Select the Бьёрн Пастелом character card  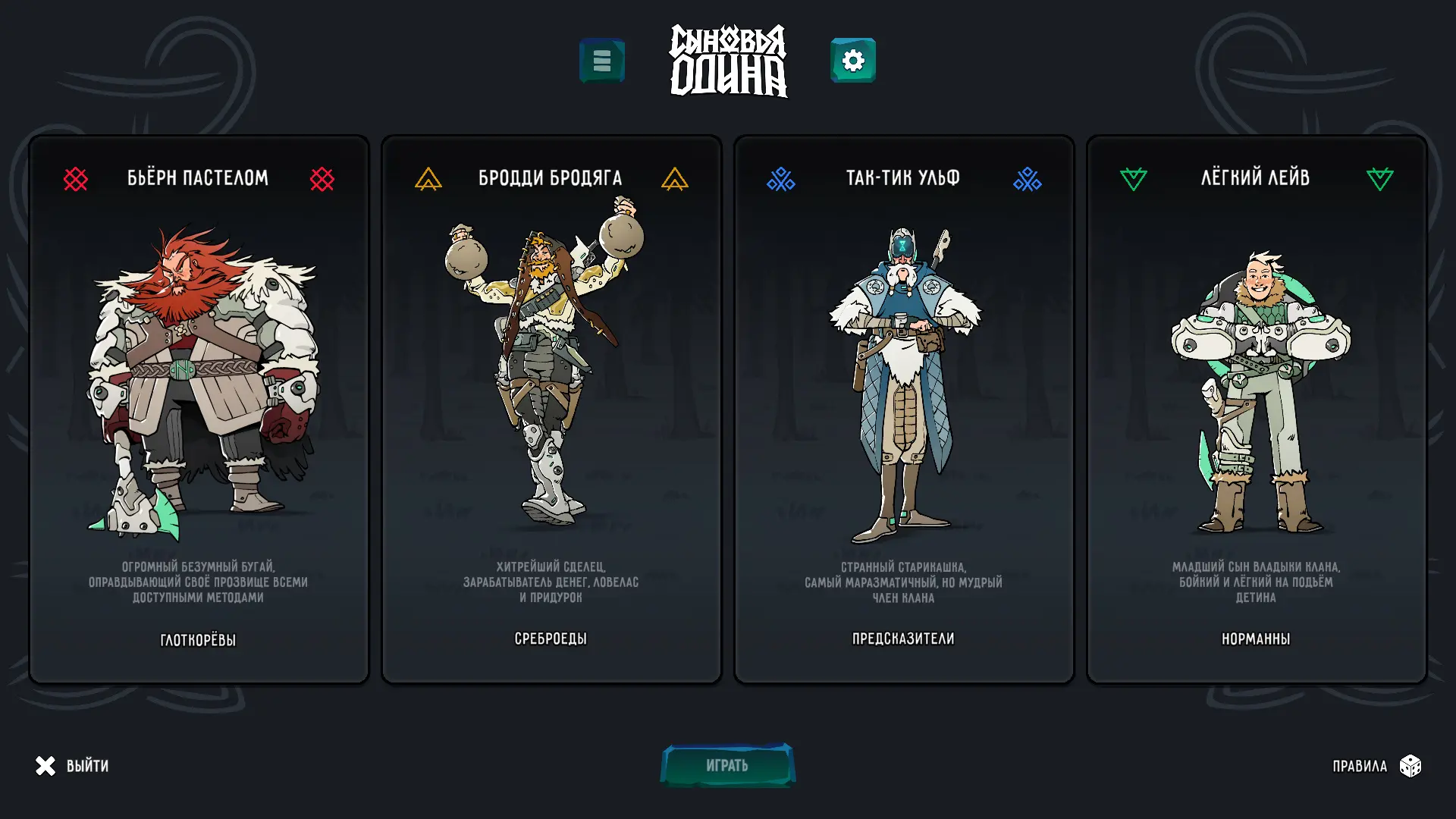click(199, 409)
